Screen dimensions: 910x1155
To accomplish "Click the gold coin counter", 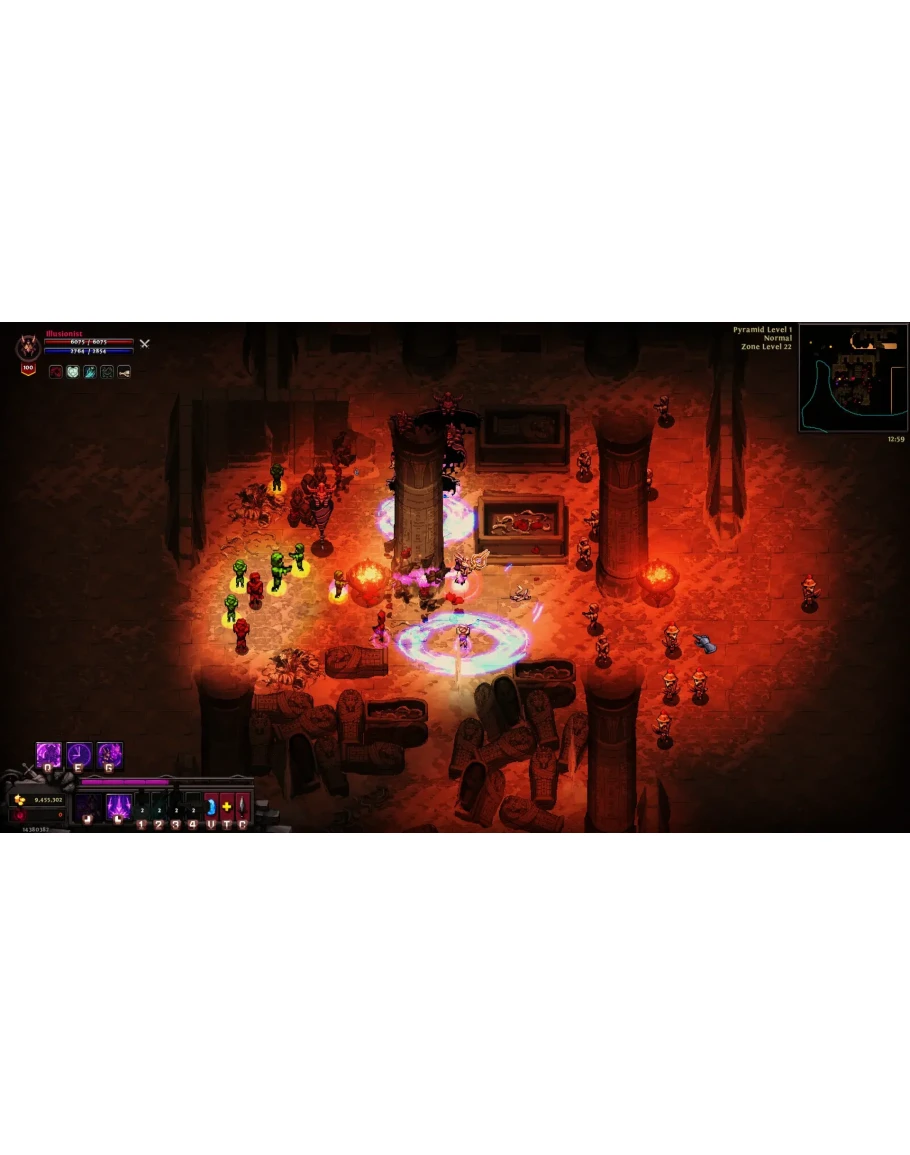I will click(39, 800).
